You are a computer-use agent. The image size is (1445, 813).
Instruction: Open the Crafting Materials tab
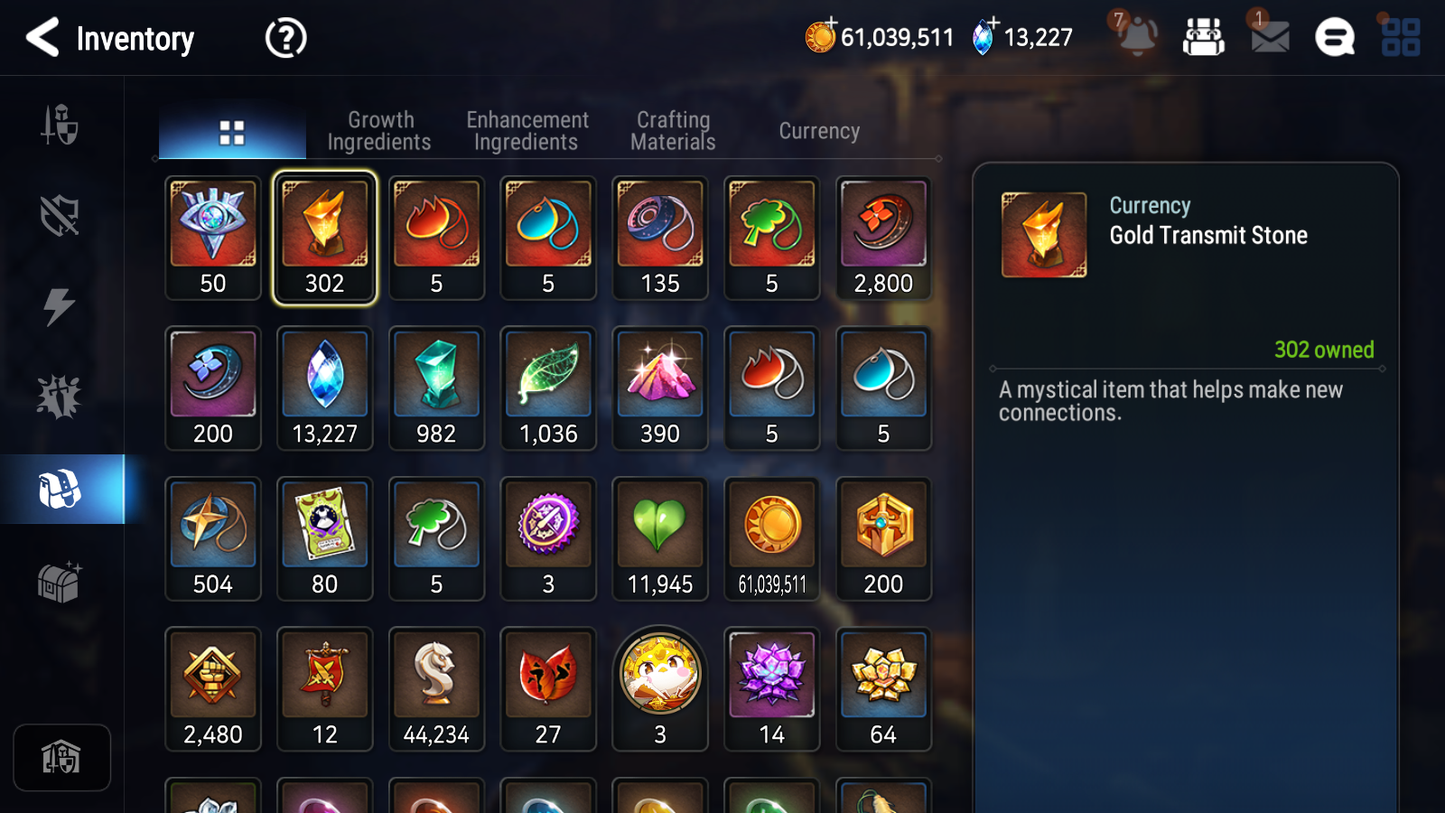tap(672, 130)
